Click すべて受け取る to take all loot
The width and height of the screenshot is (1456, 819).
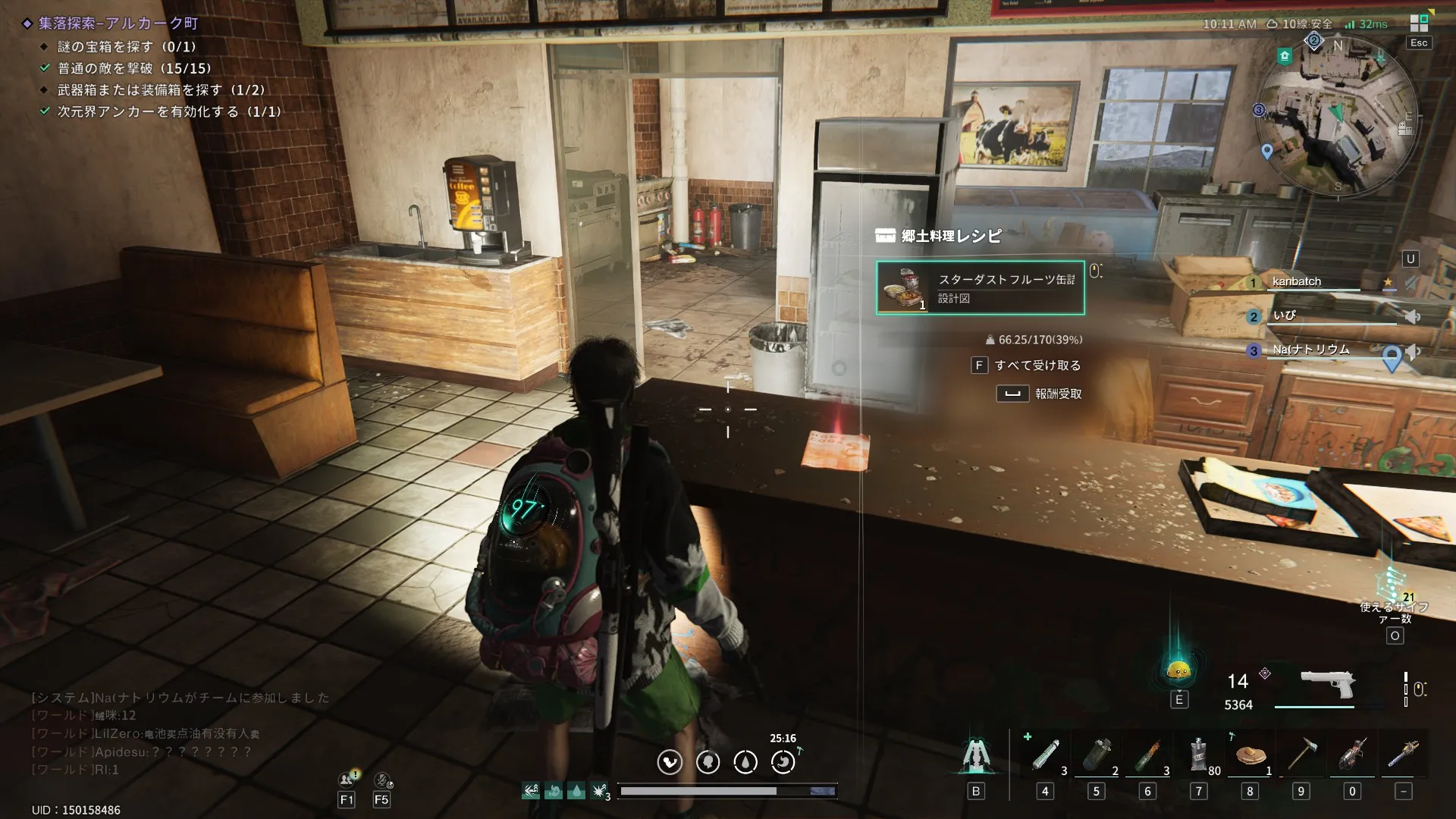point(1037,366)
